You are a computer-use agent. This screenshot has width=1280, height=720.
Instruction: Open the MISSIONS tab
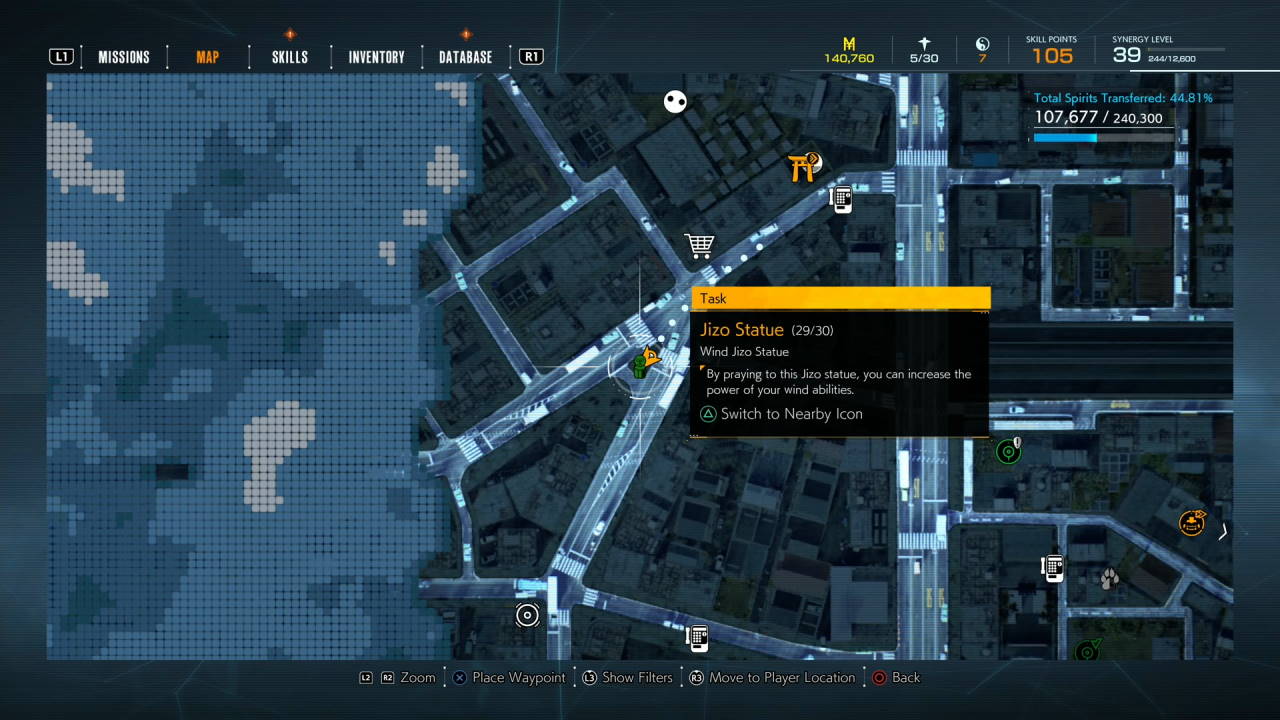pos(124,57)
